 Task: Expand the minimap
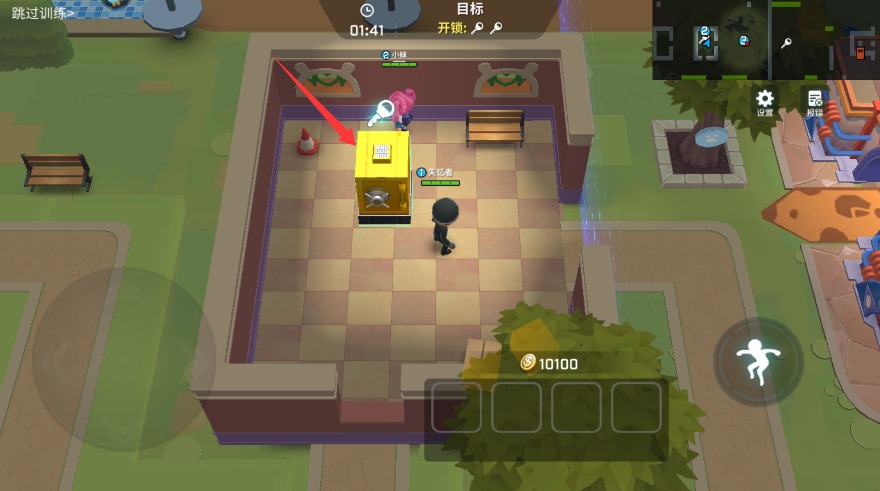(x=765, y=39)
